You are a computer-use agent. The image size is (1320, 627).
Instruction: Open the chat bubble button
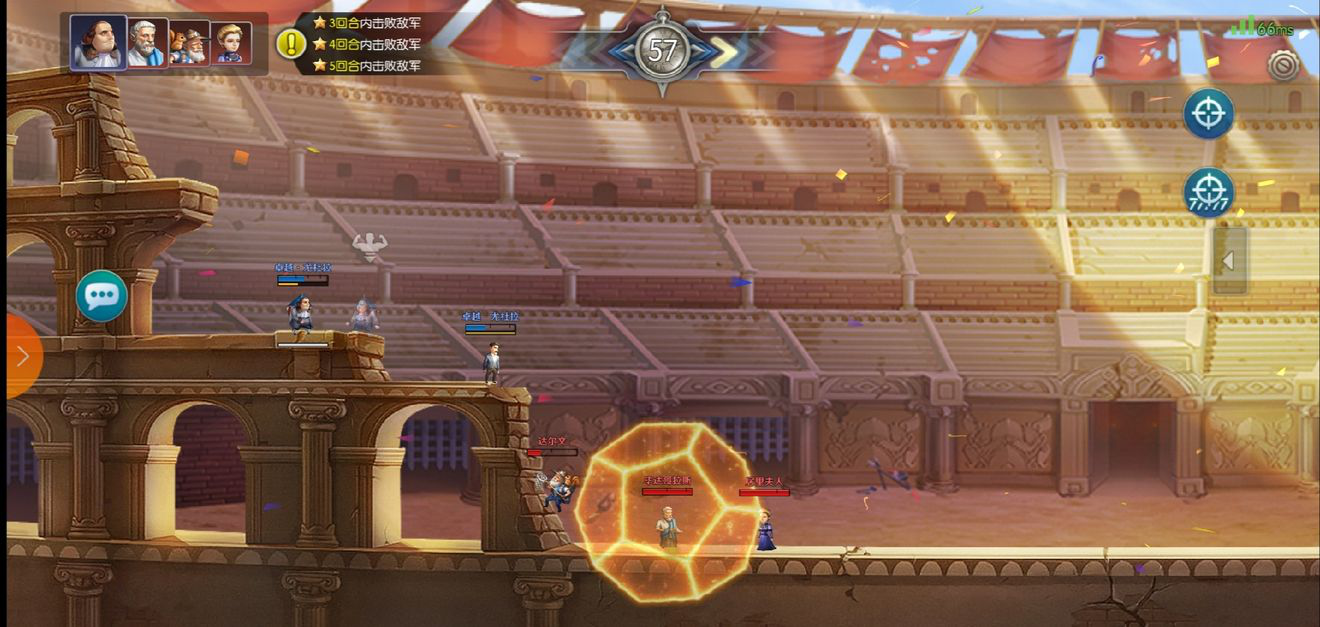coord(102,295)
